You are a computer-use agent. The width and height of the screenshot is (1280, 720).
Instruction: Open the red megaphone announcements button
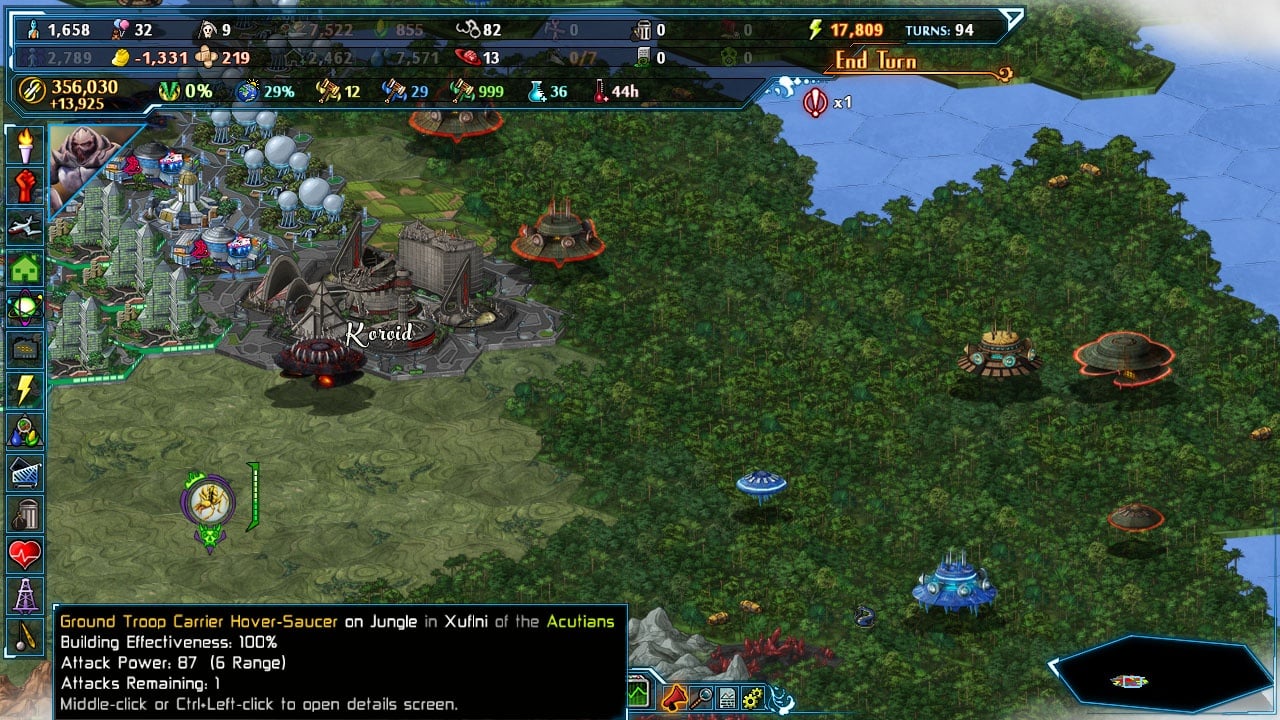tap(674, 696)
